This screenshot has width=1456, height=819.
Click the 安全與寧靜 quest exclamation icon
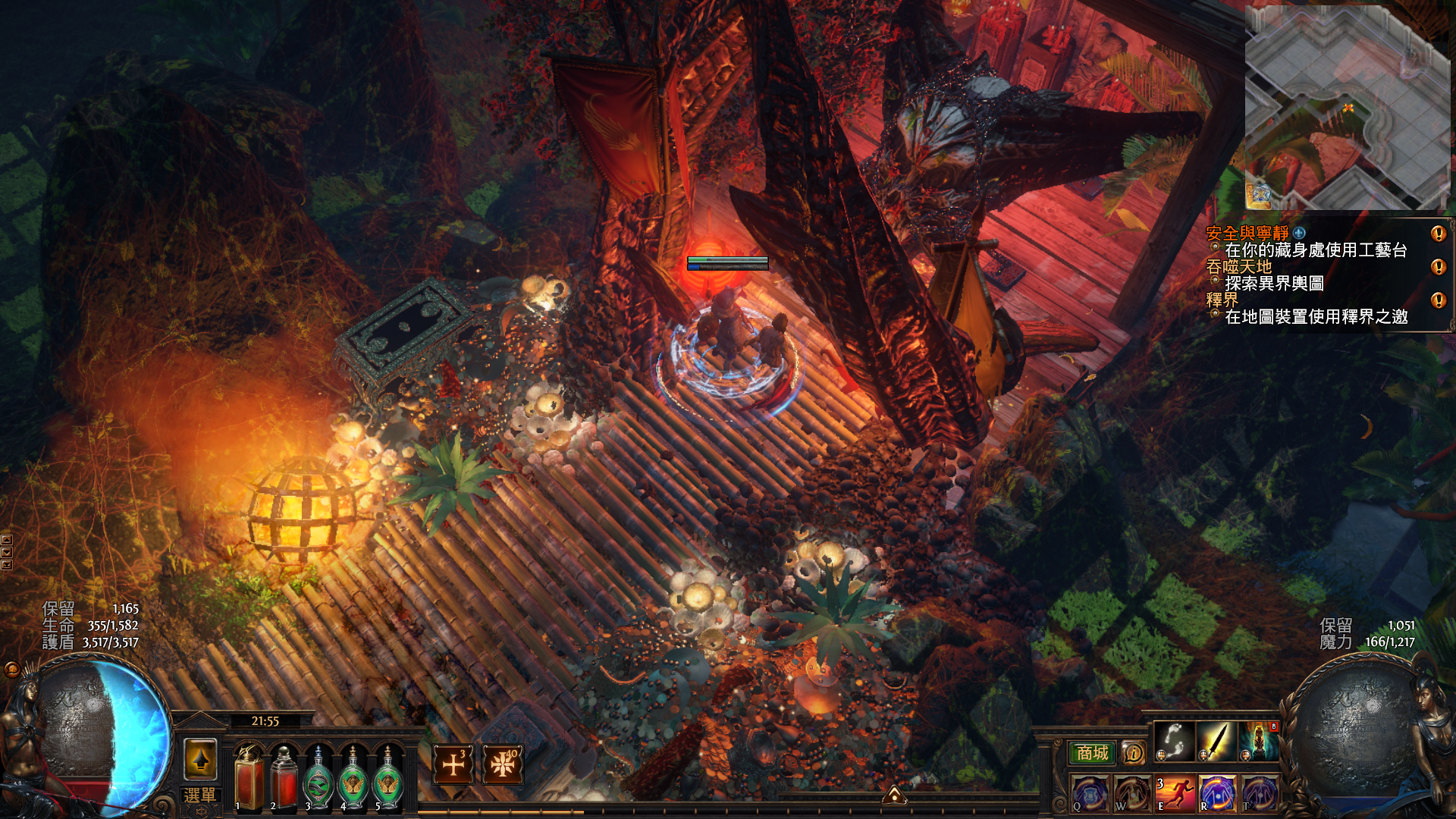click(x=1438, y=234)
